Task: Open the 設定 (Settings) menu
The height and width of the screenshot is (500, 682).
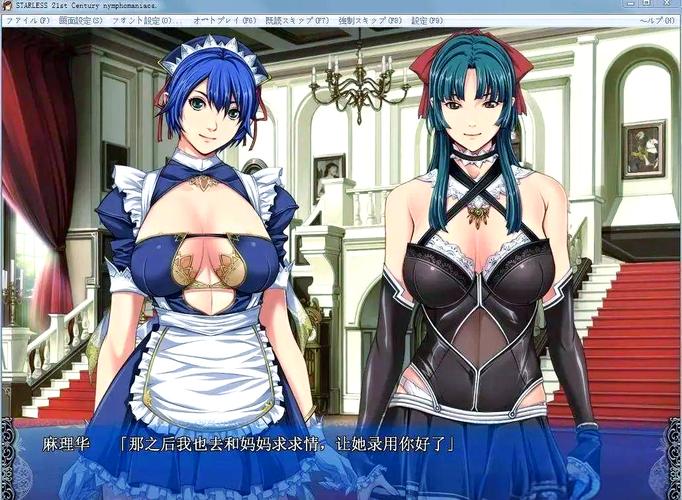Action: (426, 20)
